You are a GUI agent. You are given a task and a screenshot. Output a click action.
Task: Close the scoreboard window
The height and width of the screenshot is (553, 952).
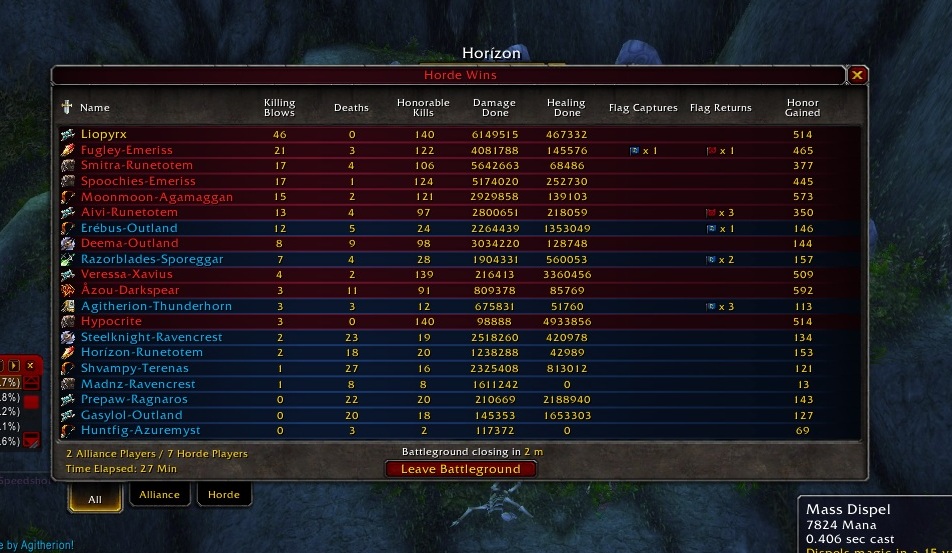click(x=857, y=75)
